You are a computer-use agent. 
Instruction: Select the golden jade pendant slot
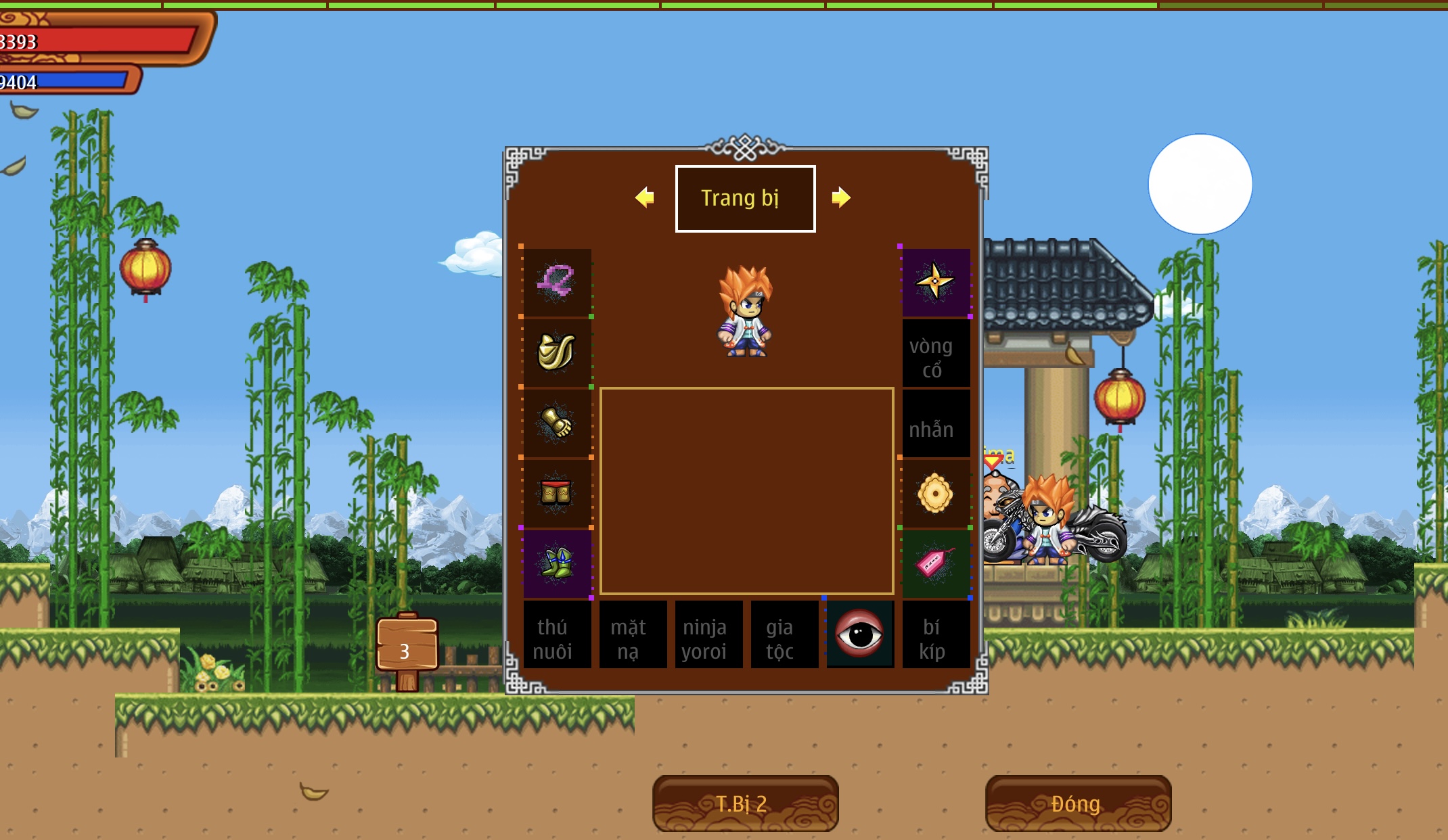click(x=936, y=493)
